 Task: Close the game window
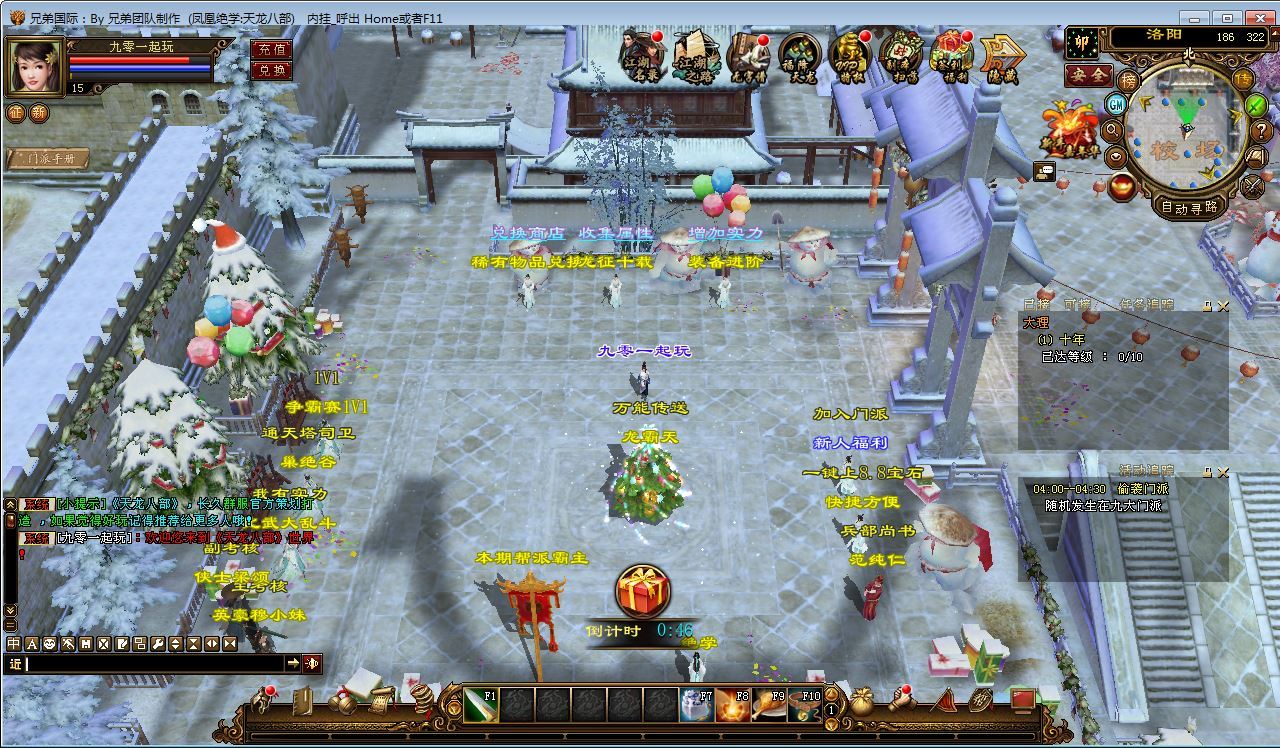click(1256, 18)
